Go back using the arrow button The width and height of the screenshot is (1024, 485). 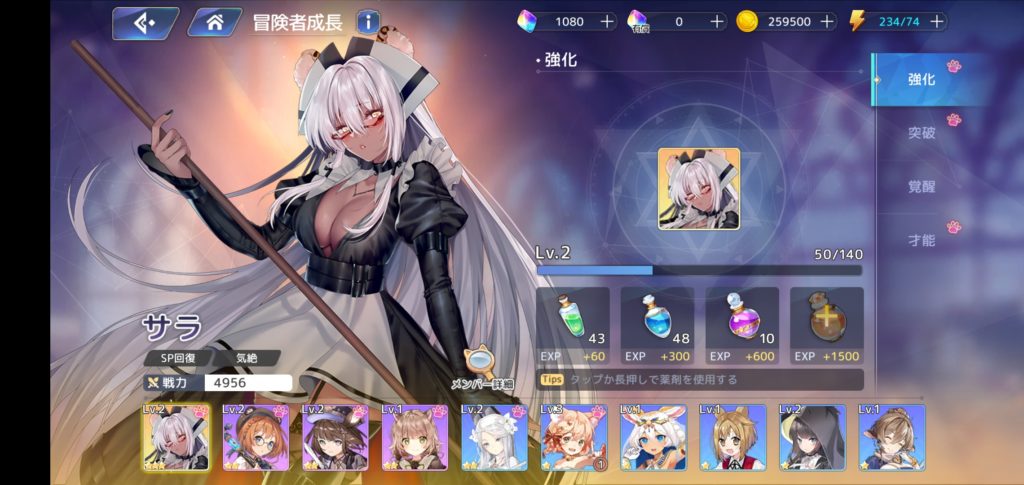click(145, 22)
